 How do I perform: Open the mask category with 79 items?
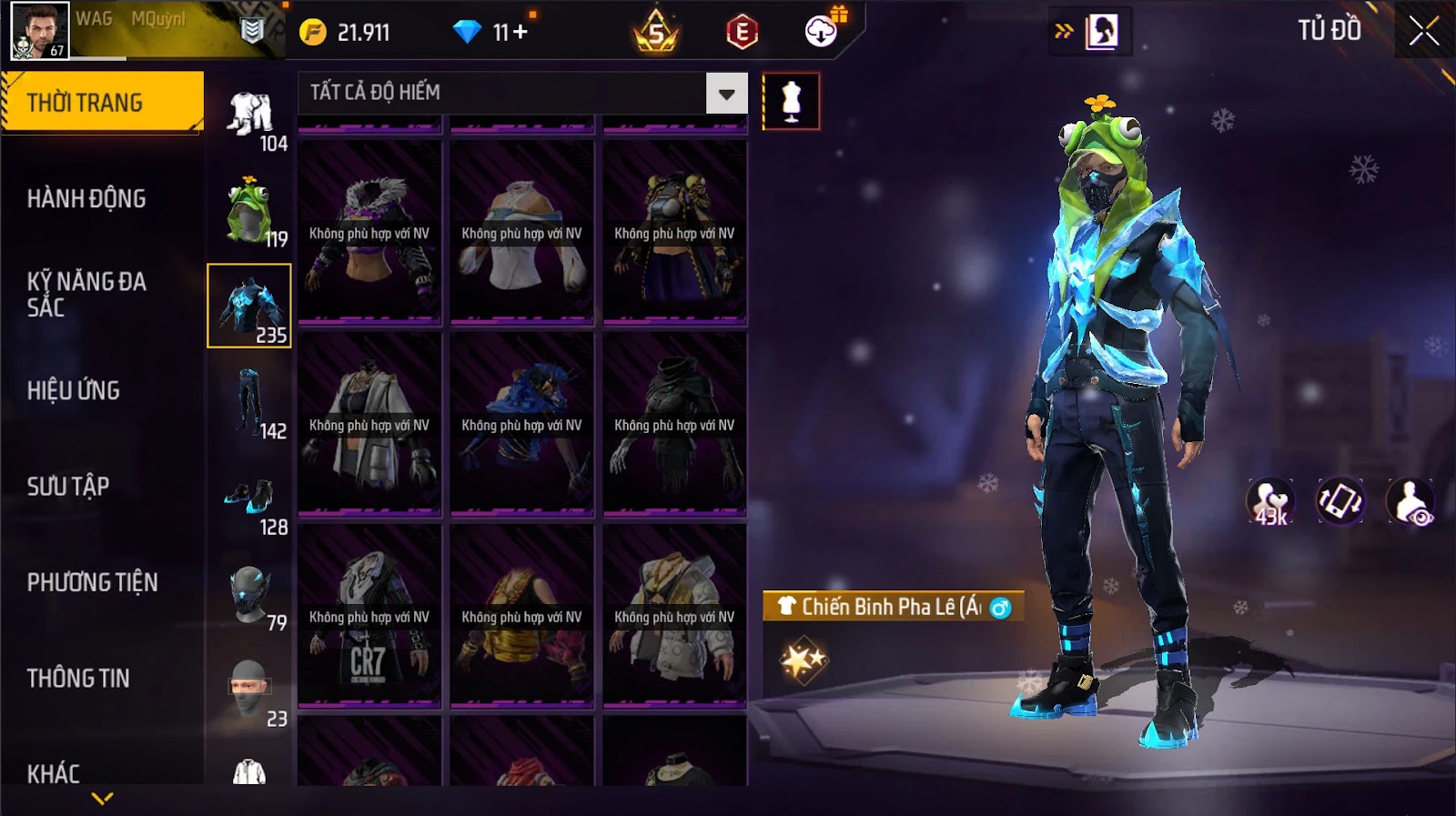[248, 596]
